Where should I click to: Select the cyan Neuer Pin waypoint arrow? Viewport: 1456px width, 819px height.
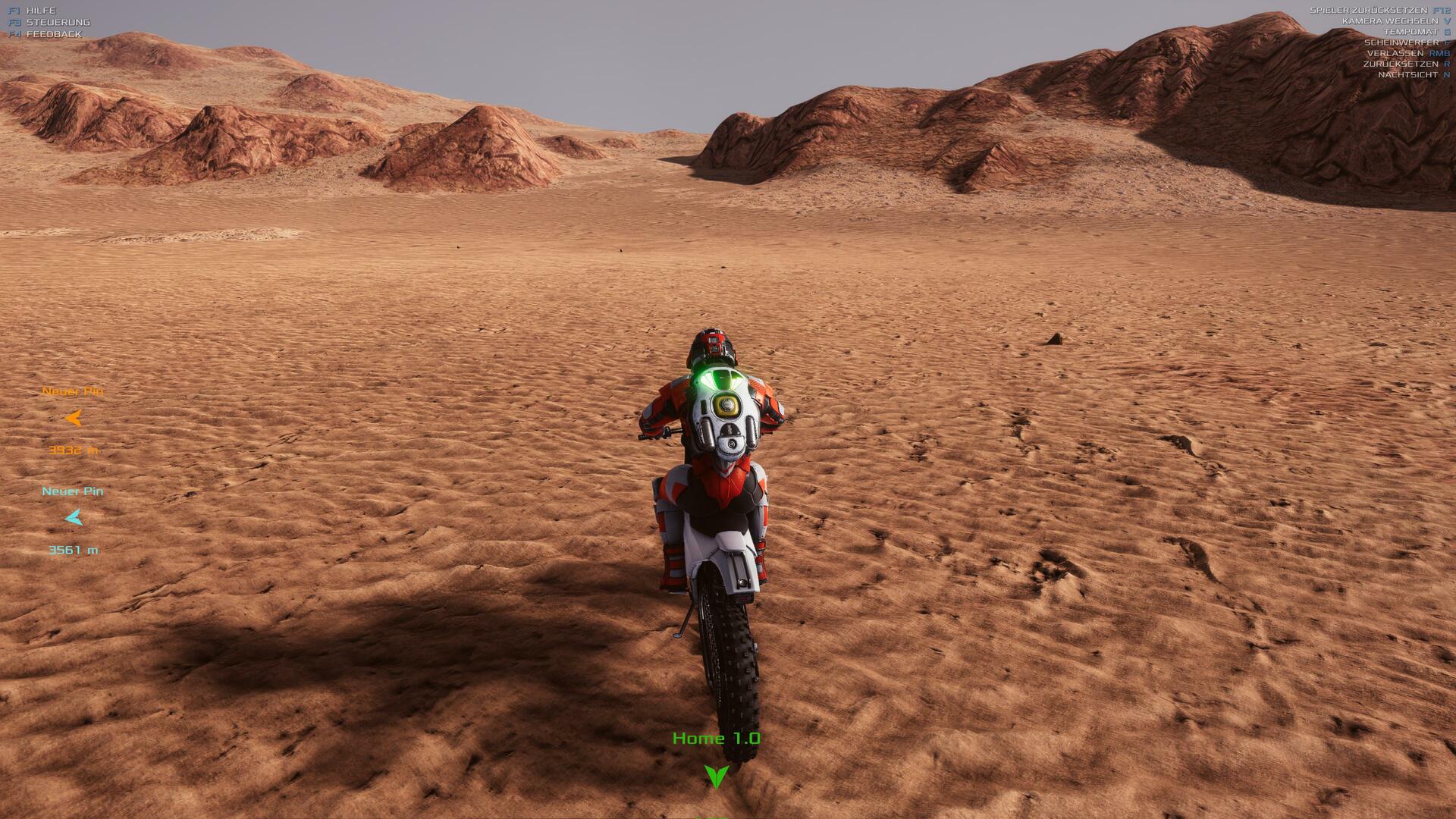pos(74,518)
